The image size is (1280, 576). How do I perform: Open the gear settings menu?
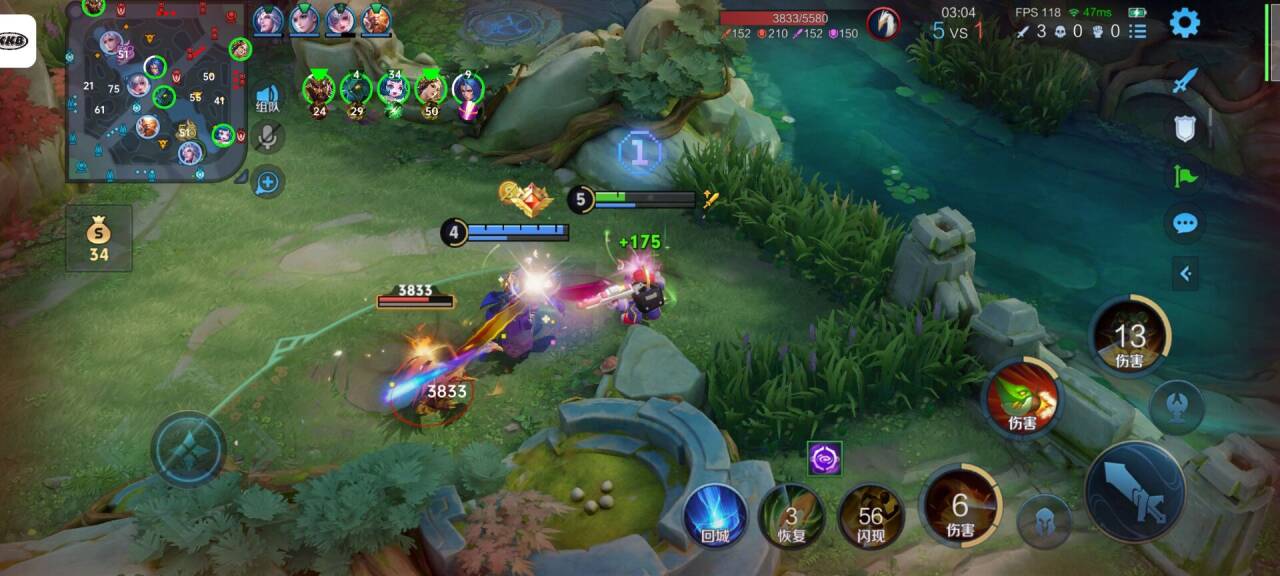click(1185, 22)
